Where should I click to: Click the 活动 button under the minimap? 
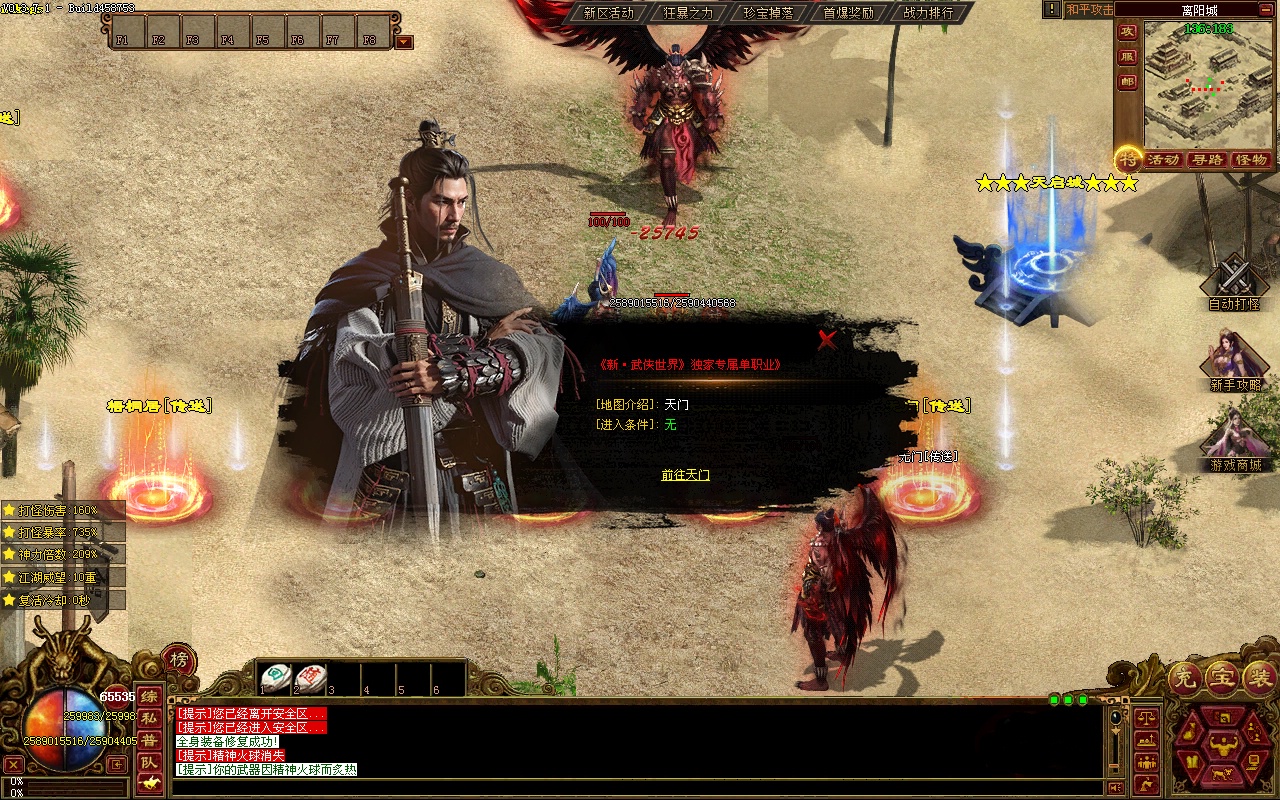coord(1162,160)
